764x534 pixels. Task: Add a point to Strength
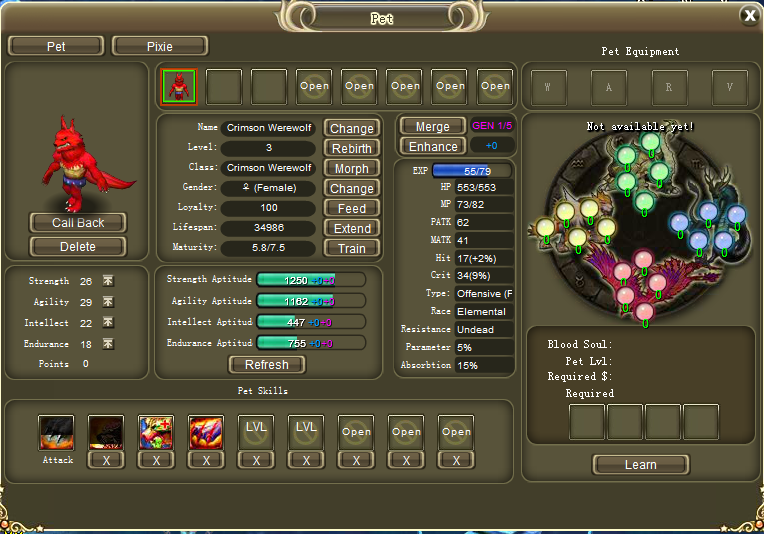click(108, 281)
